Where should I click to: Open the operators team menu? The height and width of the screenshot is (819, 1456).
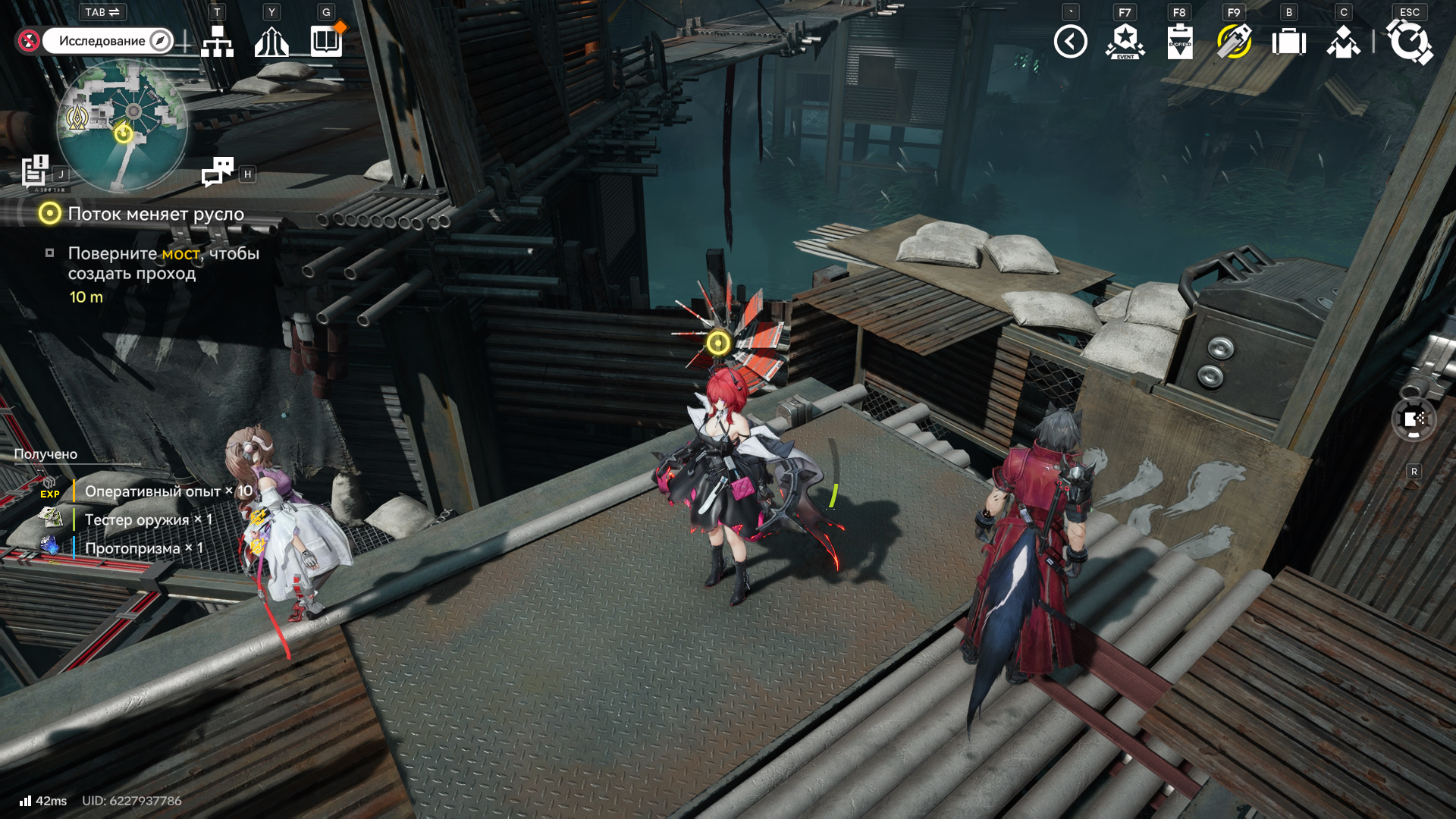pos(1343,42)
